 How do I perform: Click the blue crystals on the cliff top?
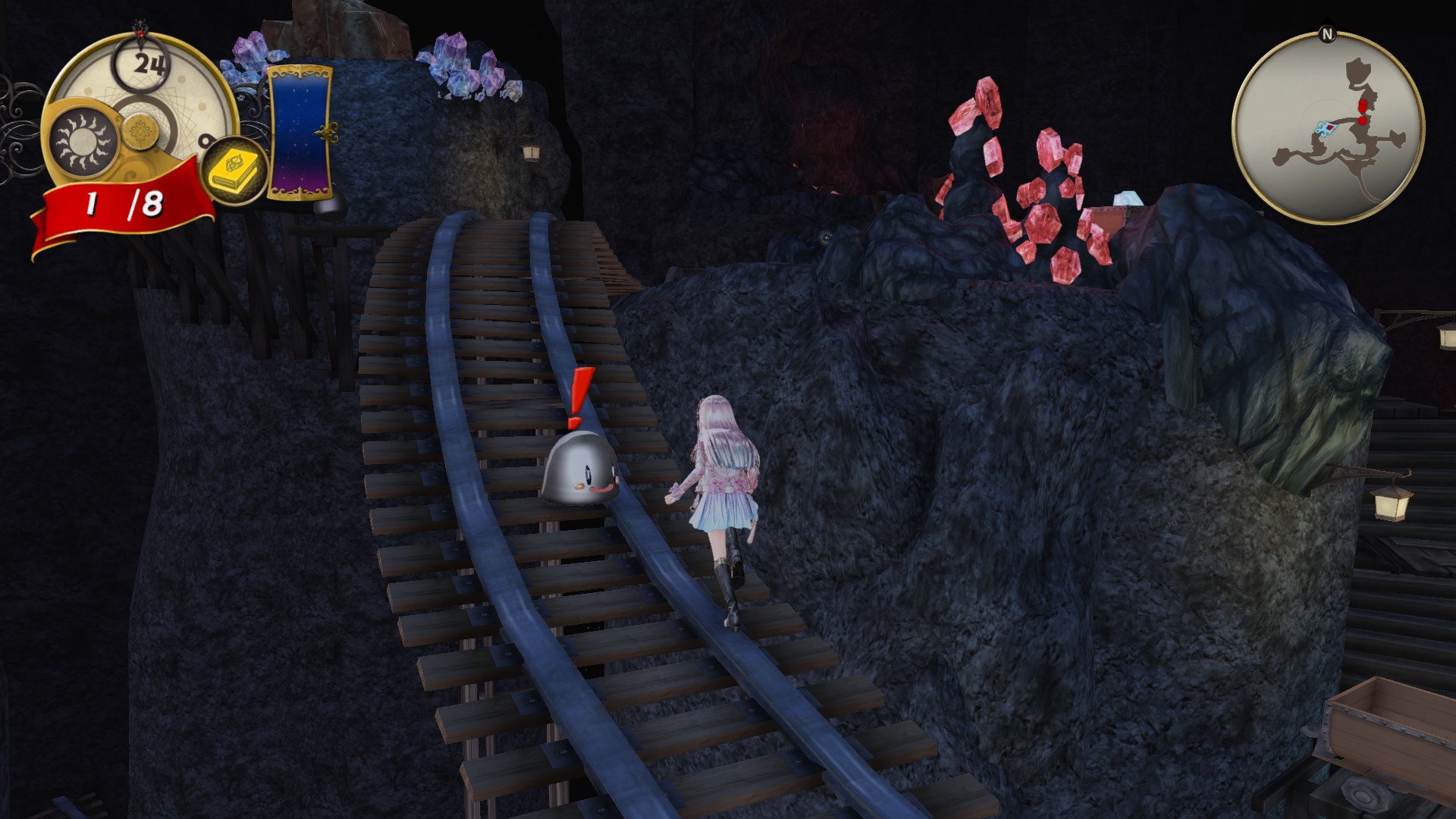466,72
